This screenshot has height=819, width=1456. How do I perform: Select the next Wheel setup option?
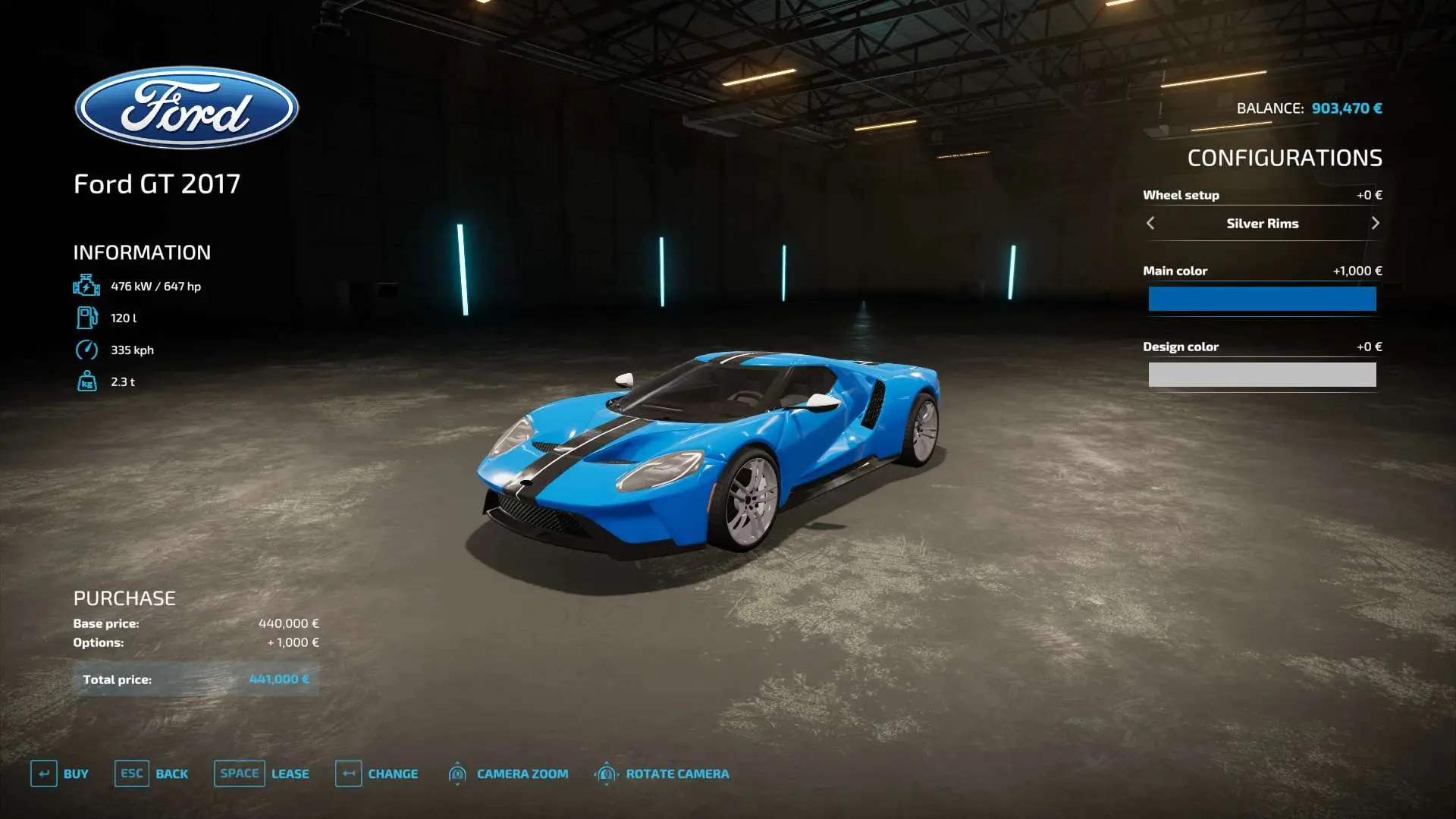1376,223
